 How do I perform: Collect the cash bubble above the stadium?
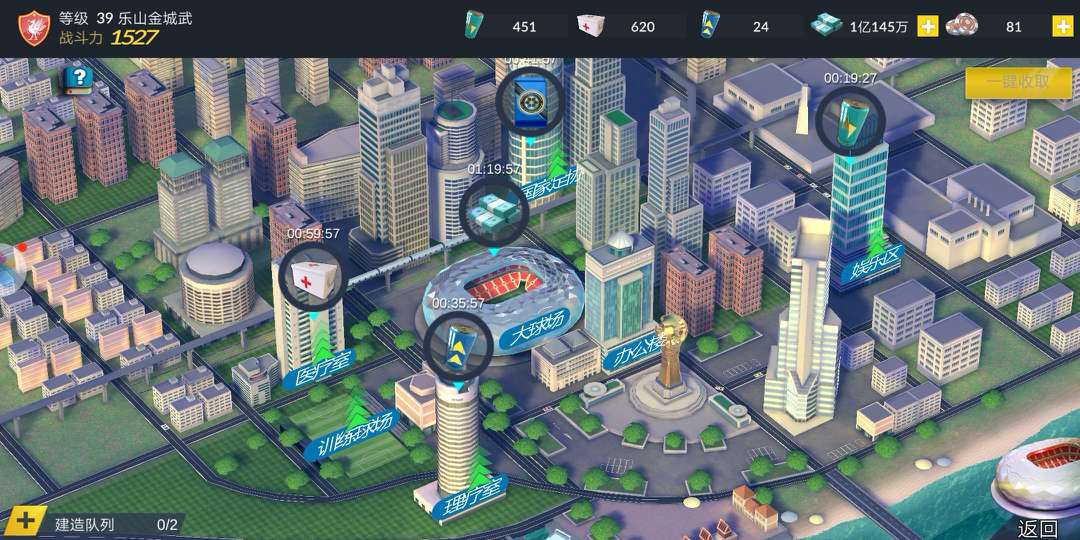[x=494, y=211]
